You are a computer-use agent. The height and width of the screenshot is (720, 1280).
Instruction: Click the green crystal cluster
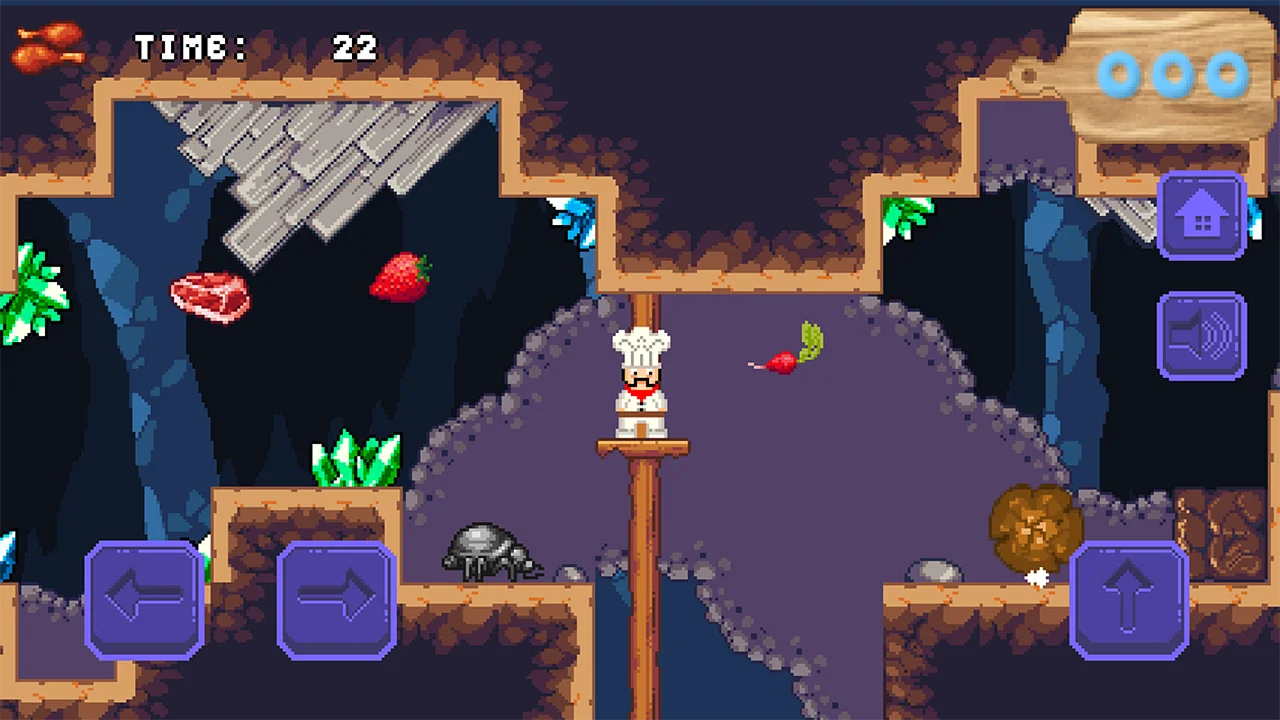[355, 460]
